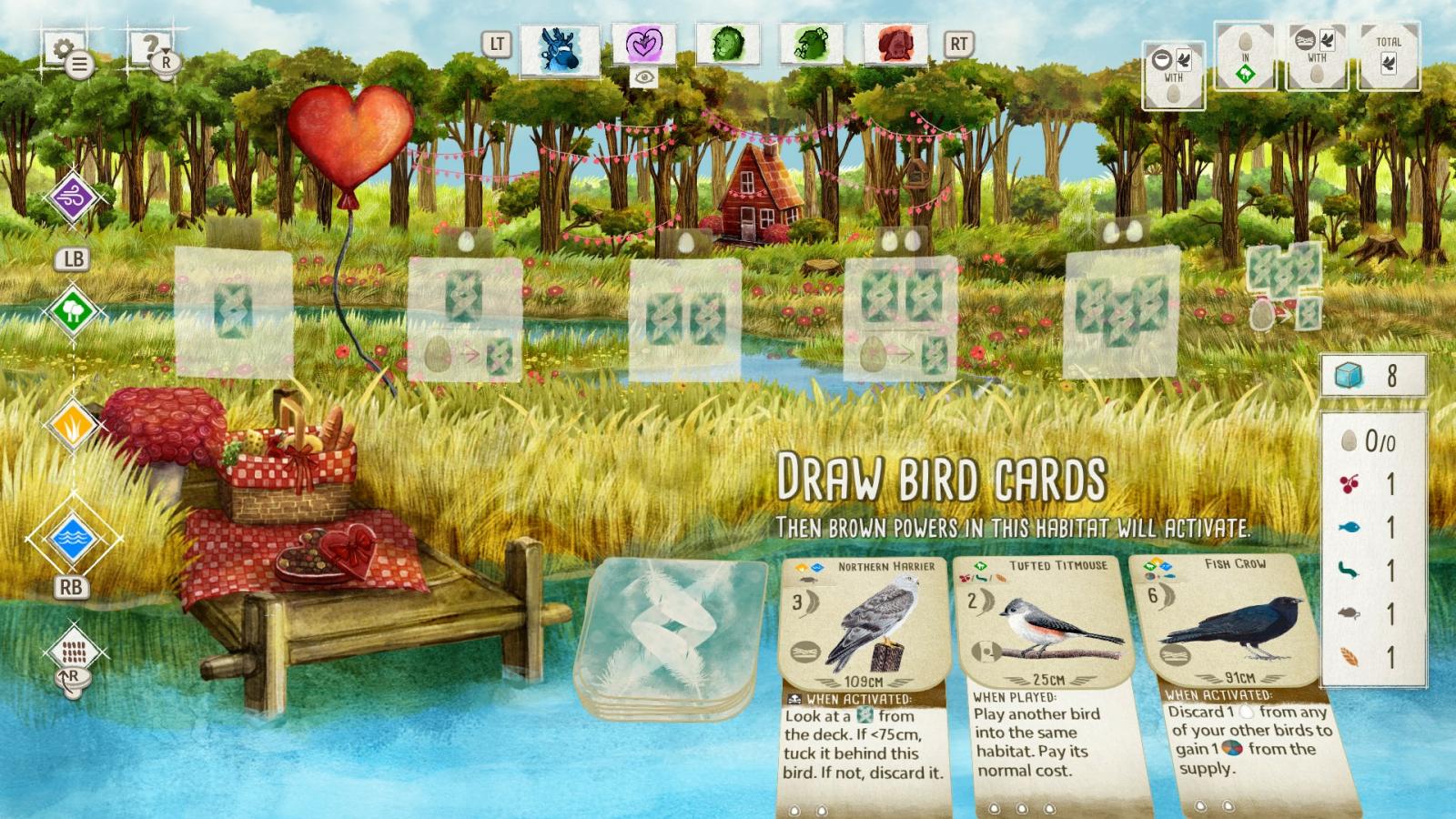Screen dimensions: 1456x819
Task: Switch to the yellow grassland habitat
Action: pos(73,424)
